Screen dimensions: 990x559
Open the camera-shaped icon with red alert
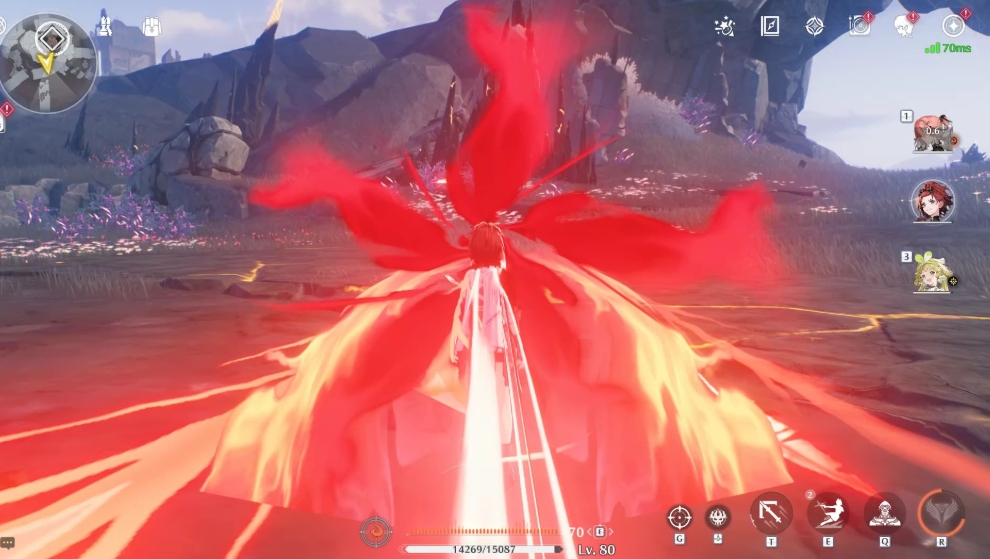[x=859, y=26]
